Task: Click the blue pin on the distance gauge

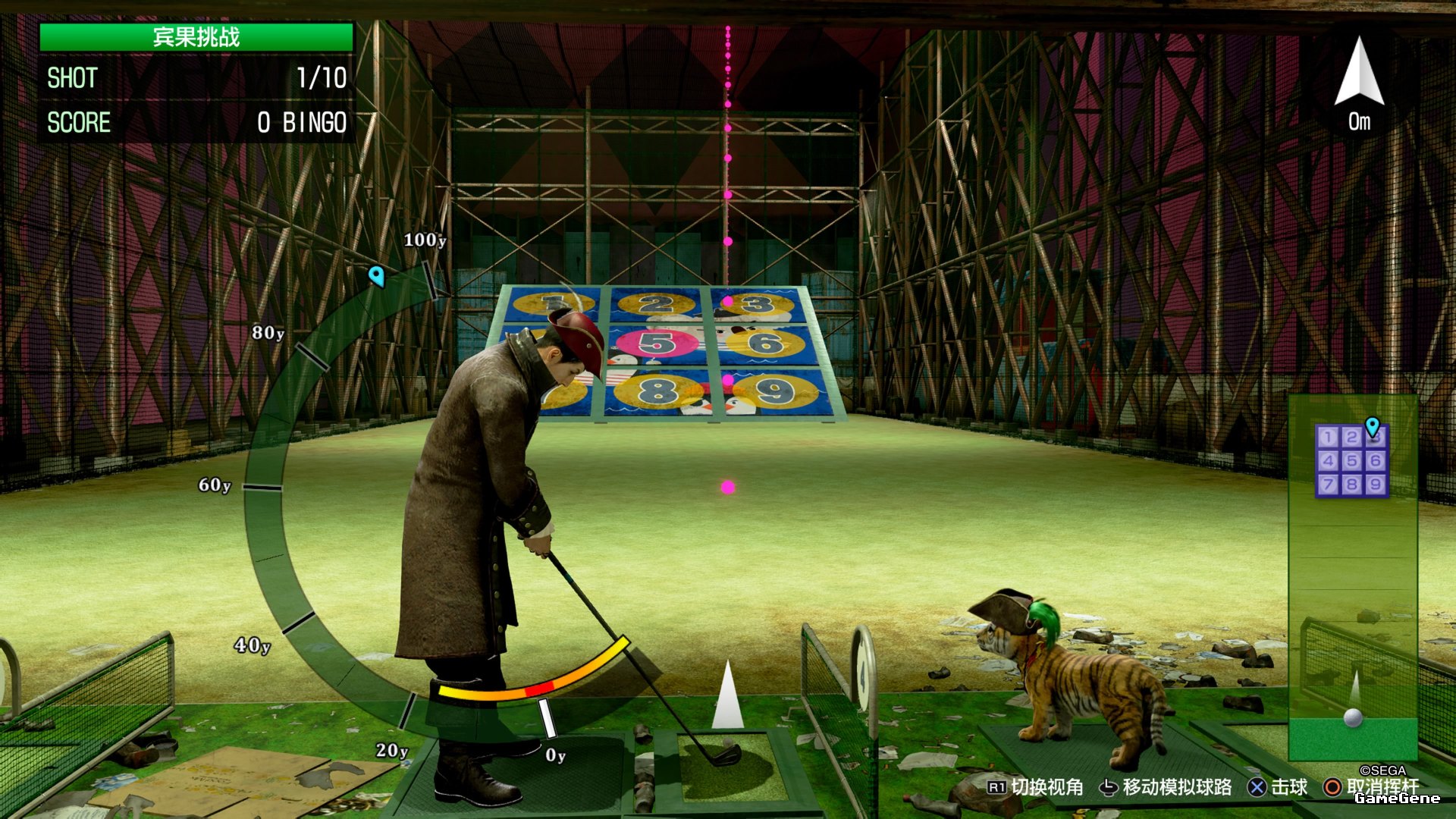Action: pos(376,275)
